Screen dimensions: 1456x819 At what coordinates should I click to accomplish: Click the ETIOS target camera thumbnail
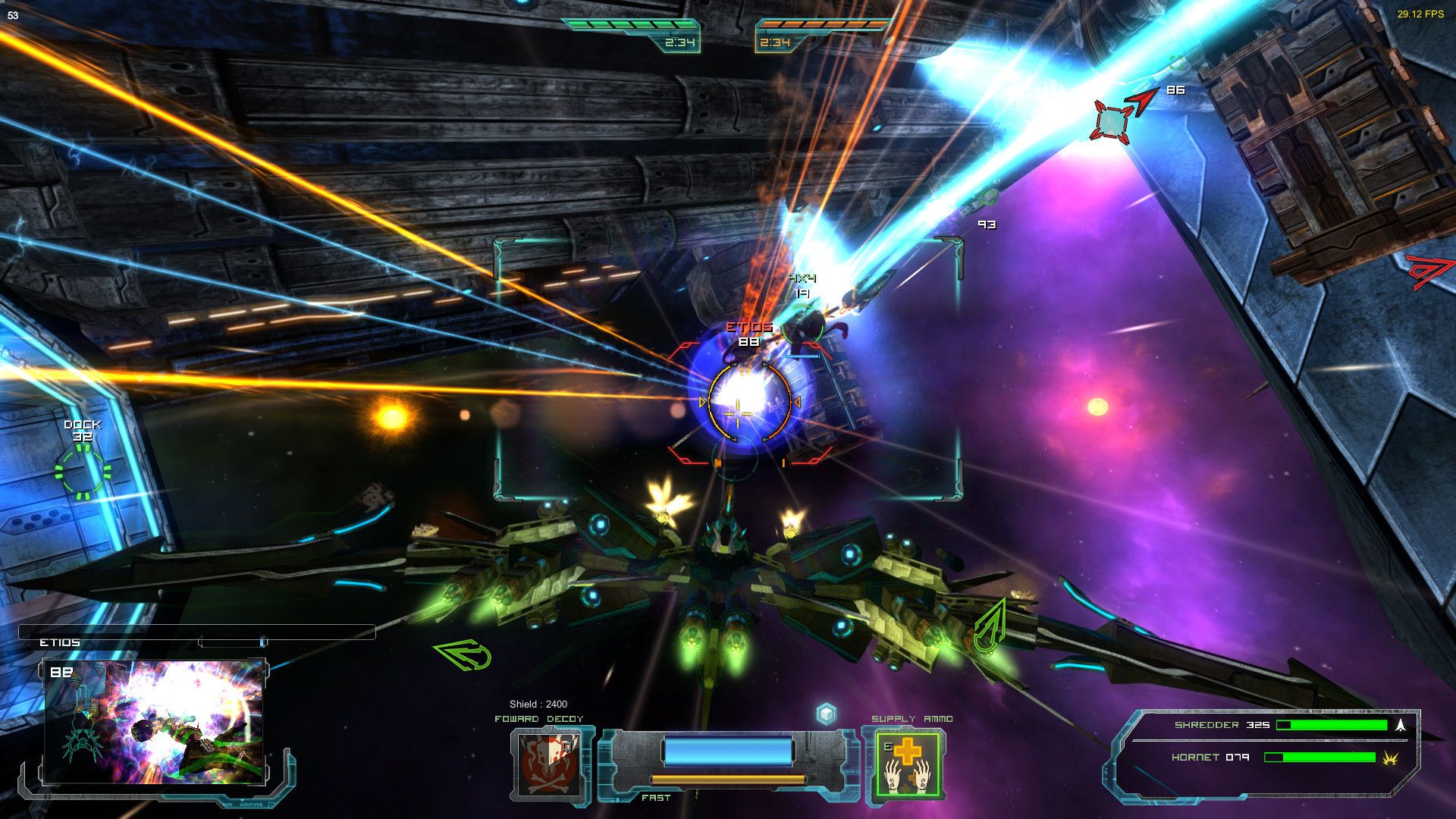[154, 722]
